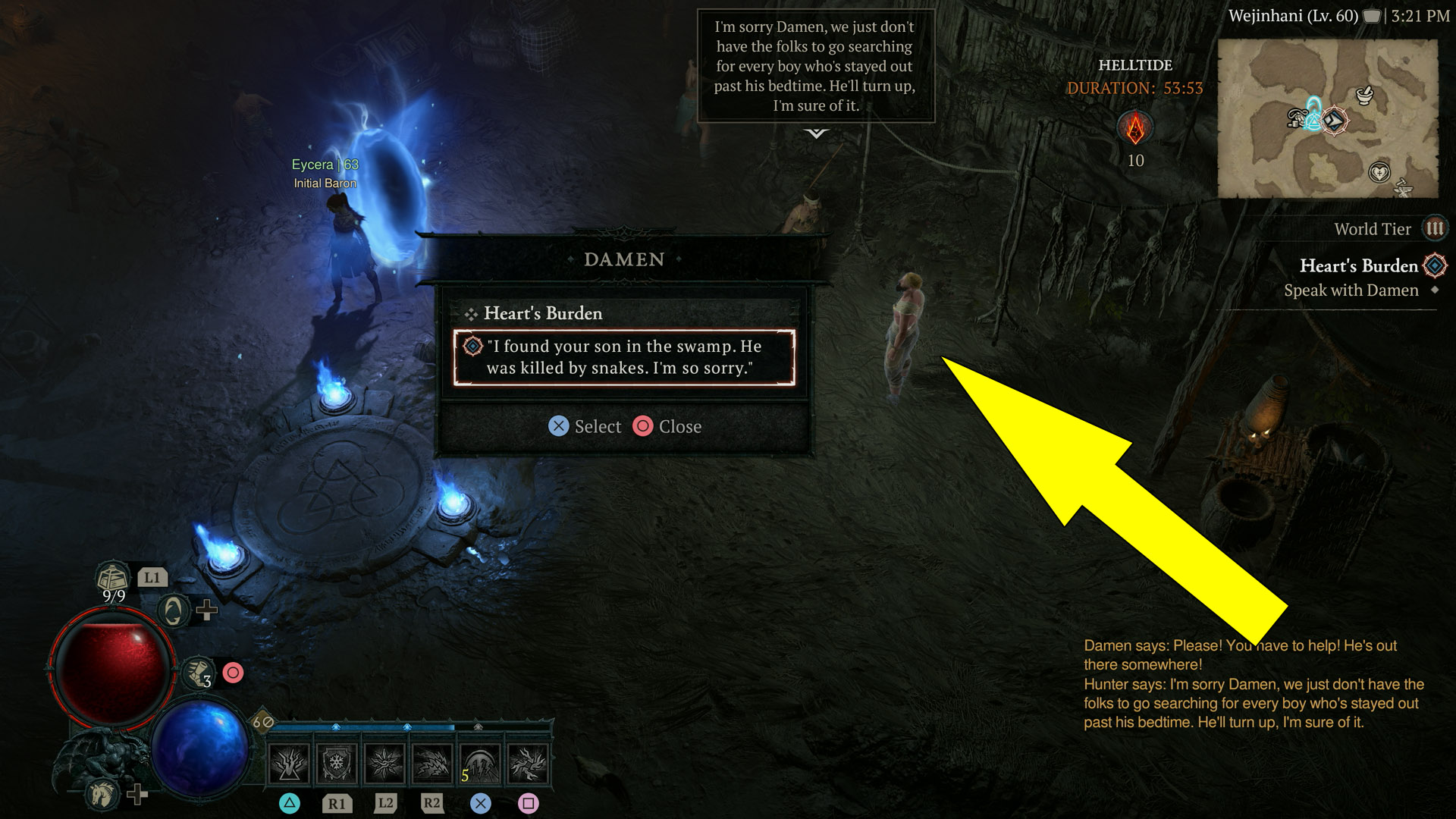Click the alchemist mortar icon on the minimap
Screen dimensions: 1456x819
click(x=1364, y=95)
